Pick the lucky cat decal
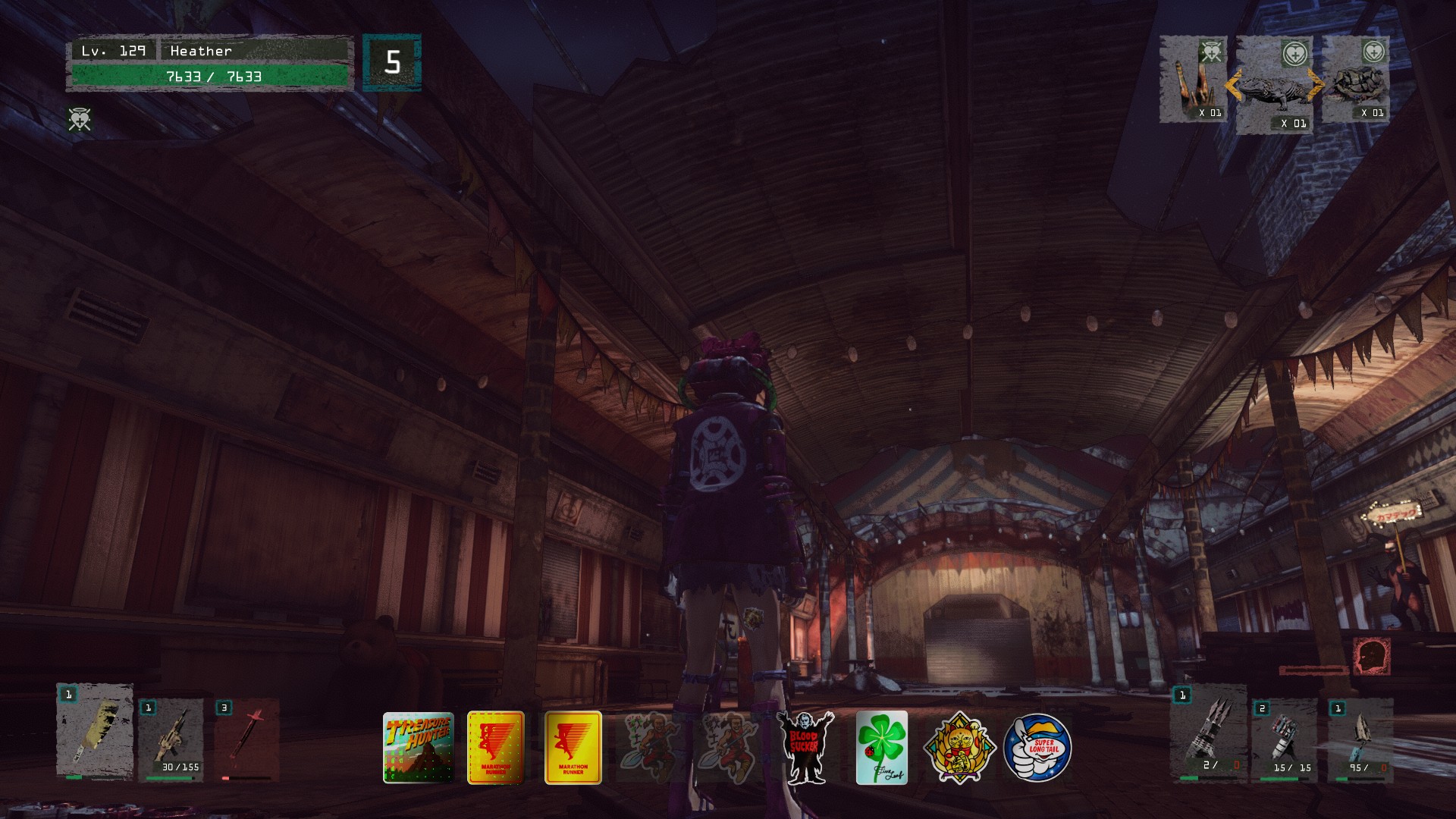This screenshot has width=1456, height=819. click(x=959, y=747)
